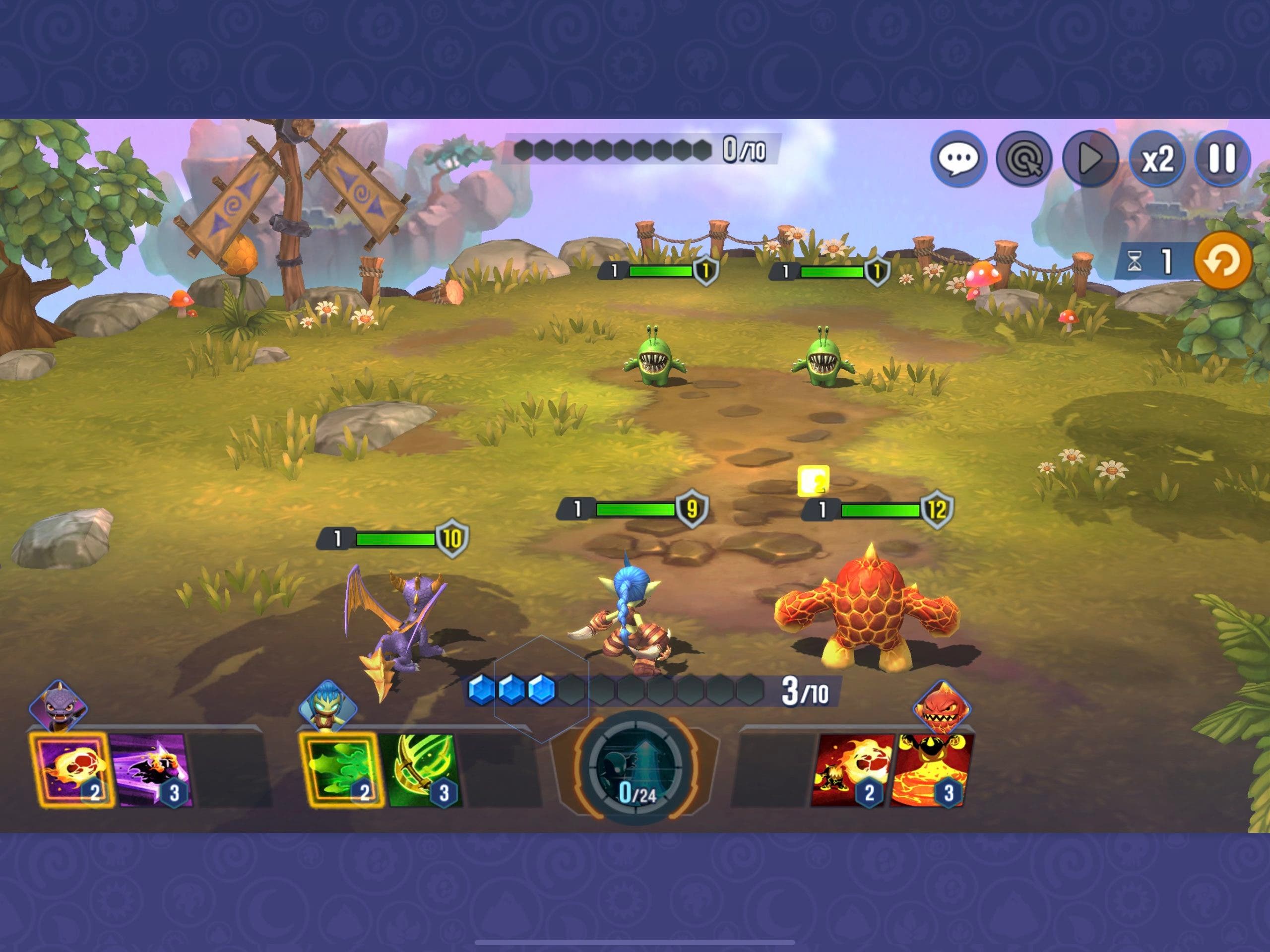Use Spyro's purple charge ability costing 3
This screenshot has width=1270, height=952.
(x=150, y=770)
